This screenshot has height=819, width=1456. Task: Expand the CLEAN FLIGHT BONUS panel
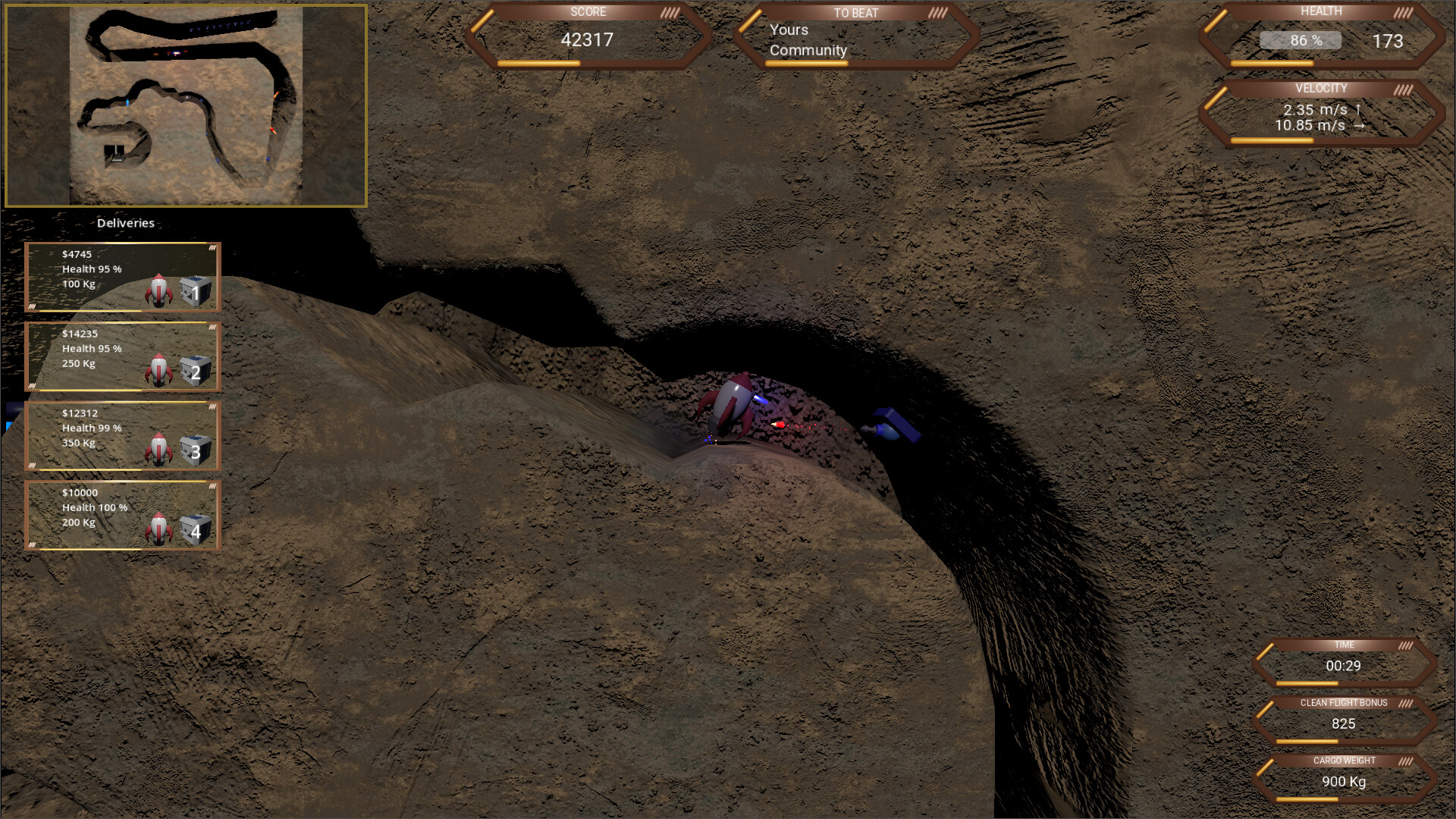point(1344,702)
